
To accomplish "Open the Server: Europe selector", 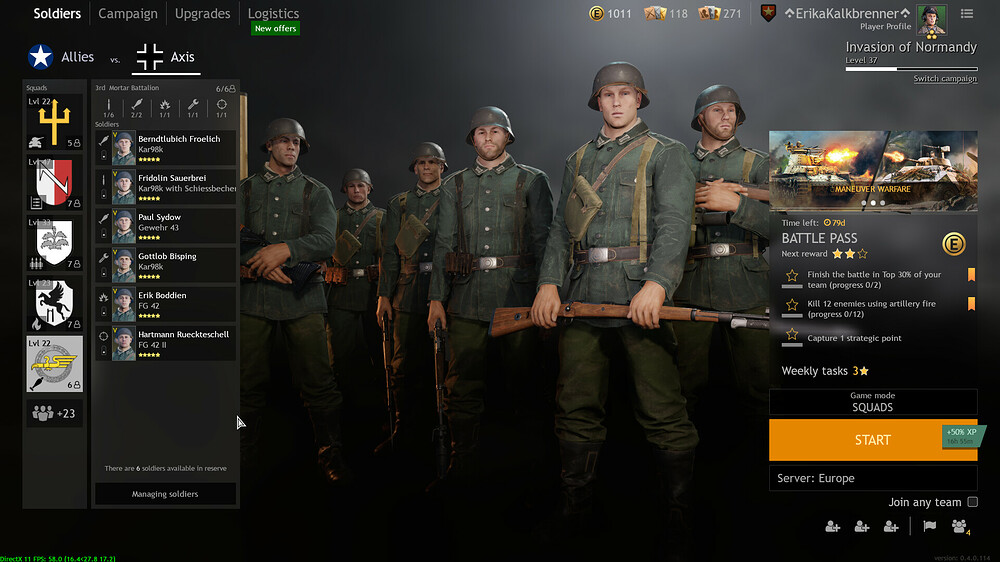I will click(872, 478).
